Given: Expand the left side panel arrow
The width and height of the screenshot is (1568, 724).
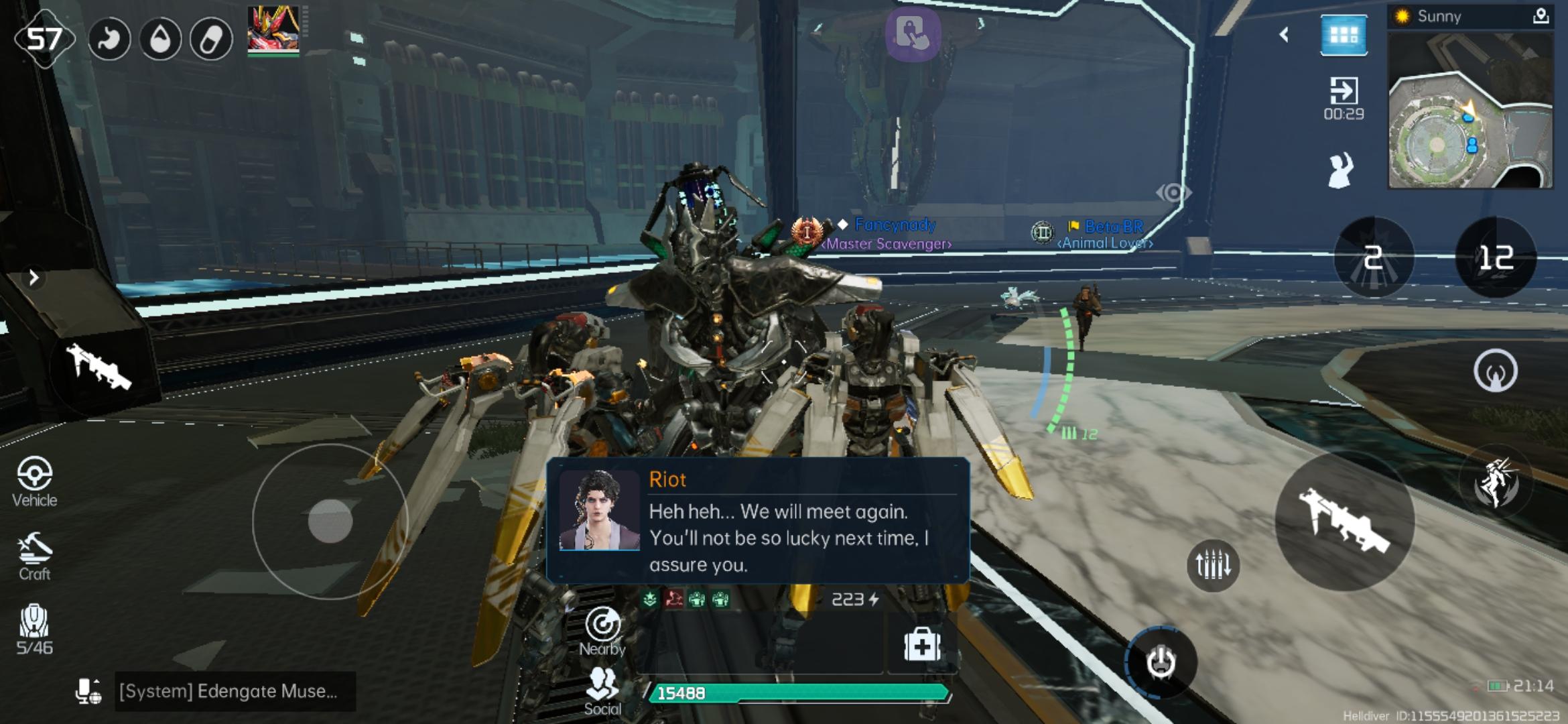Looking at the screenshot, I should [x=34, y=278].
